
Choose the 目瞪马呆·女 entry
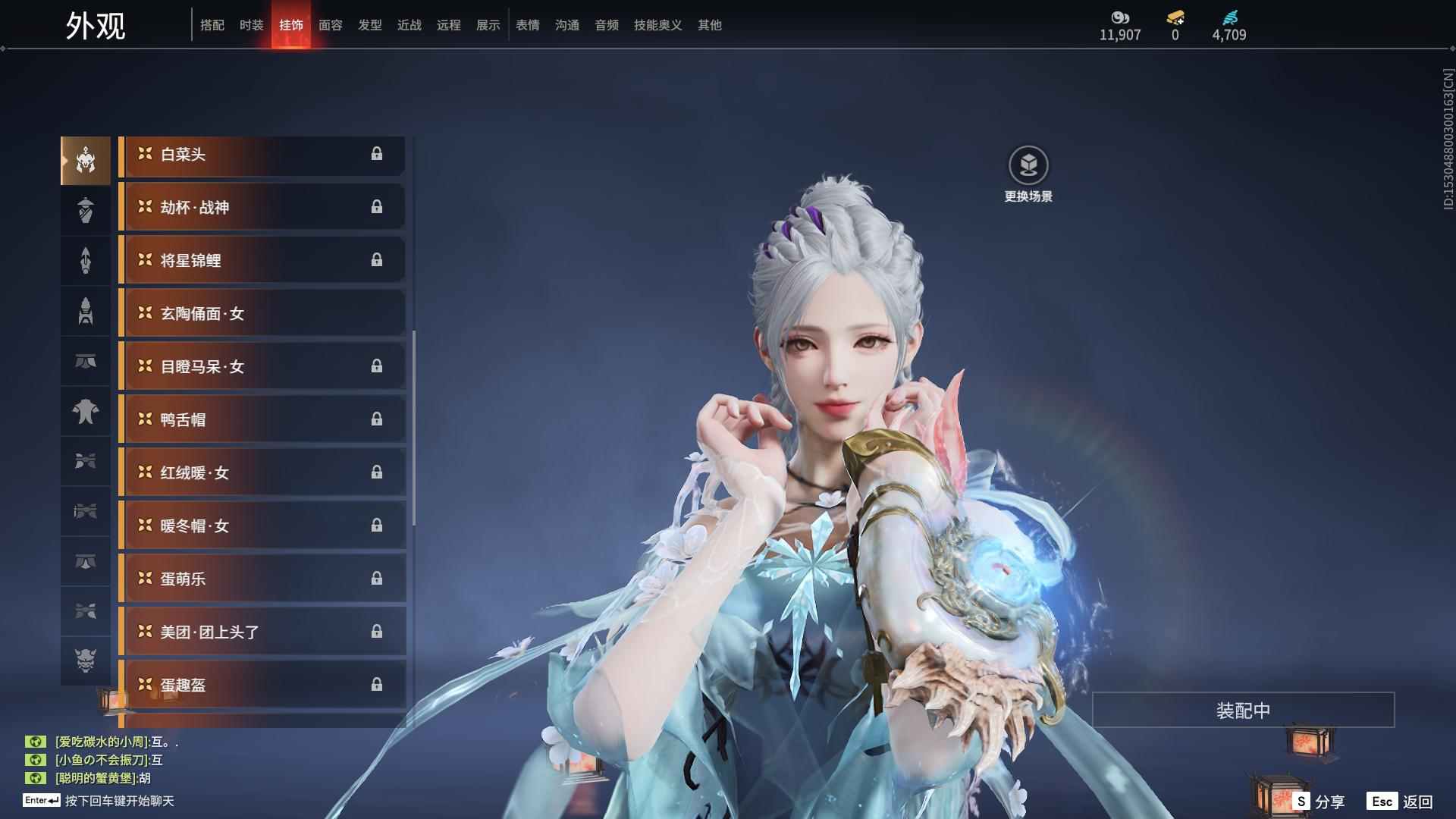(262, 367)
